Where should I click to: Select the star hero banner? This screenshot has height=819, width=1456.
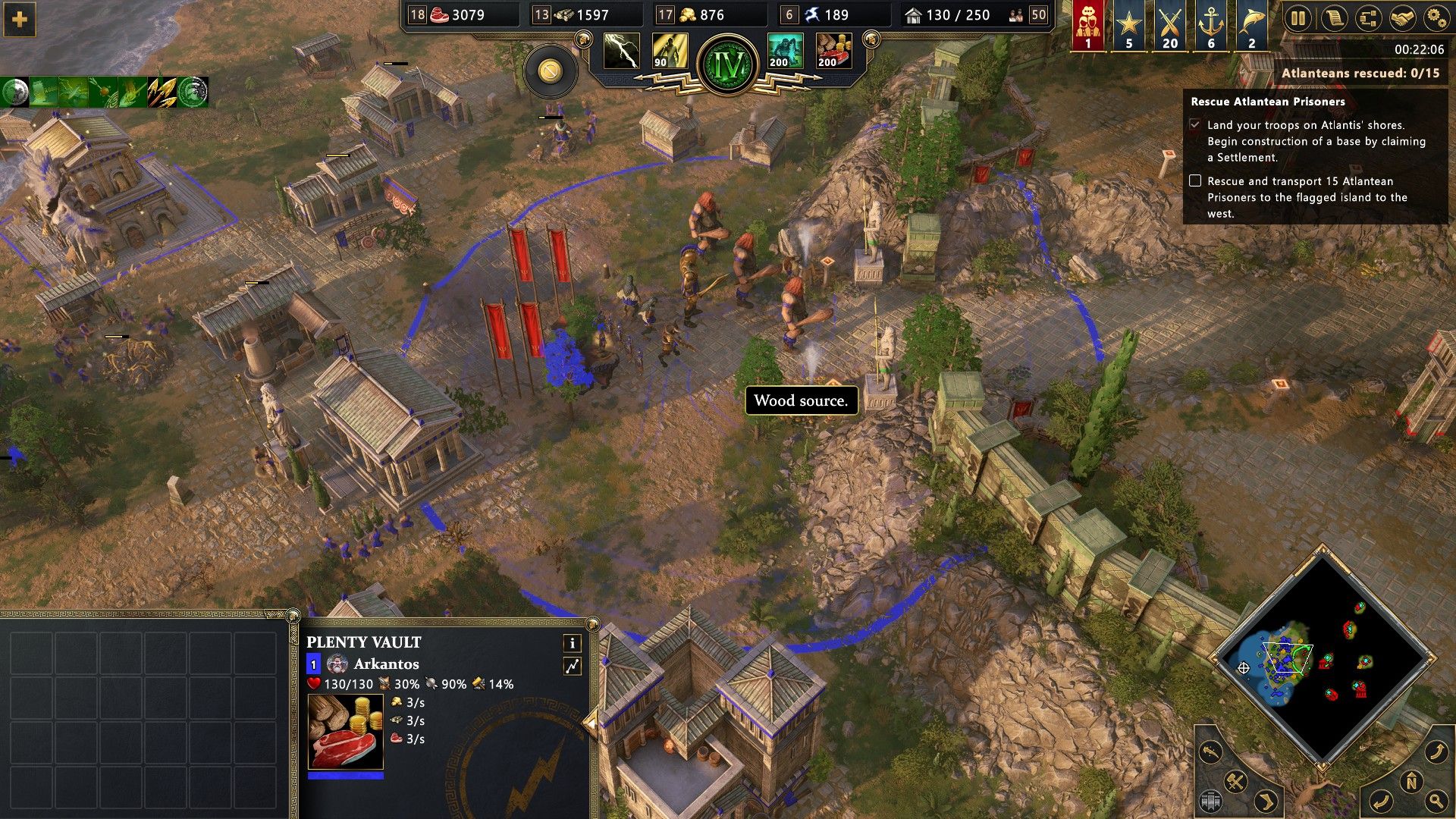pos(1129,25)
